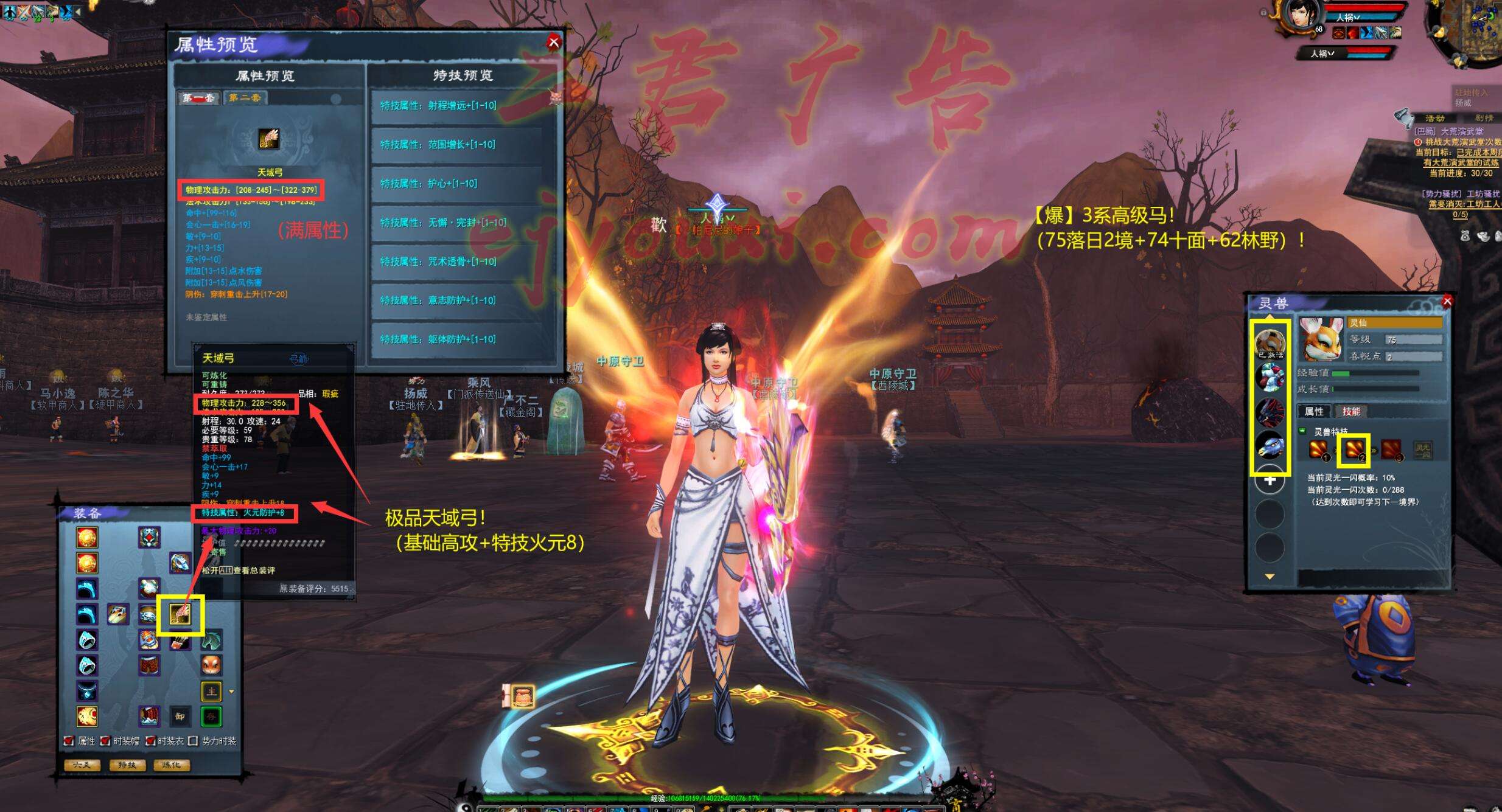
Task: Click the 炼化 refine button
Action: pyautogui.click(x=172, y=765)
